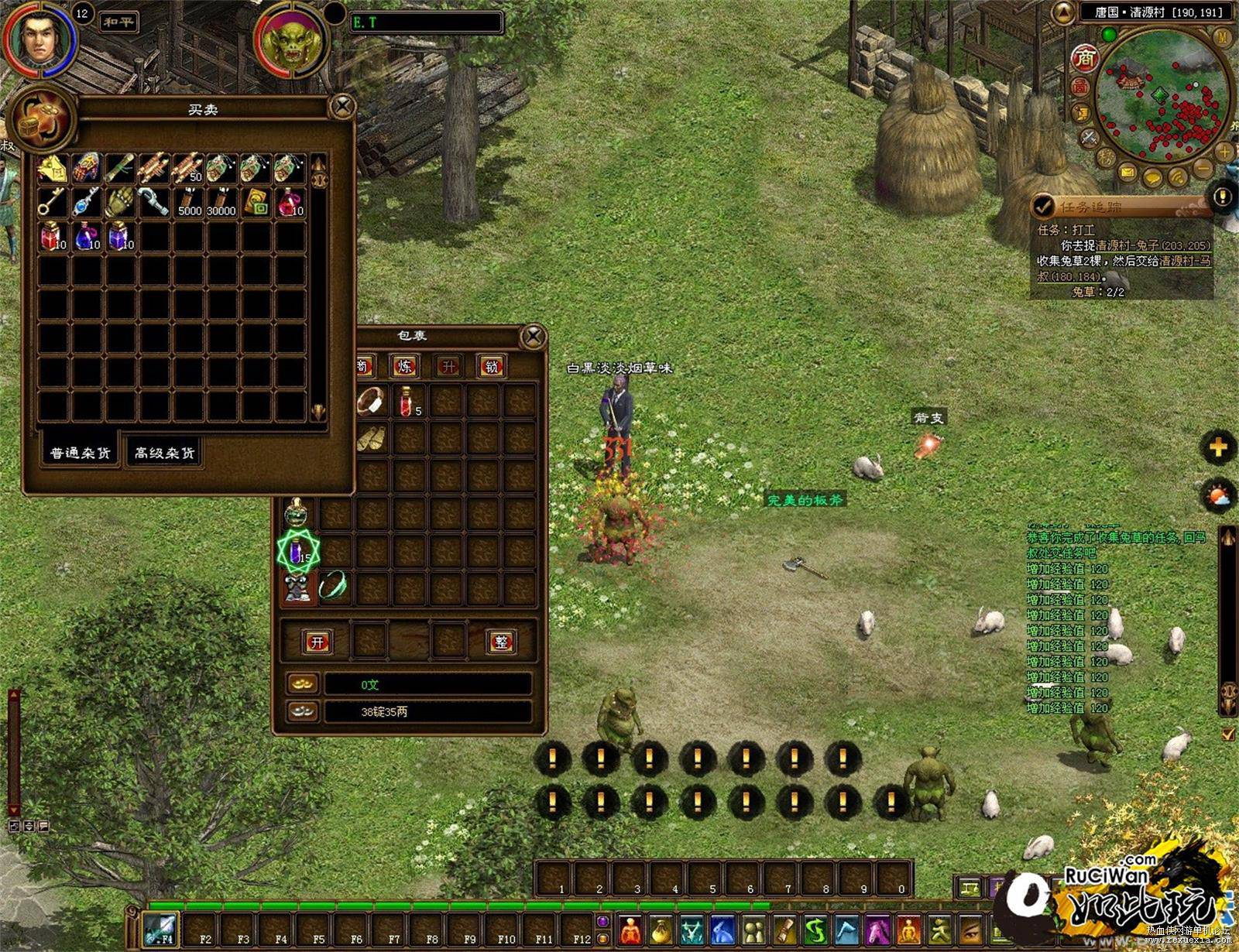Click the 整 sort button in bag
1239x952 pixels.
(501, 642)
